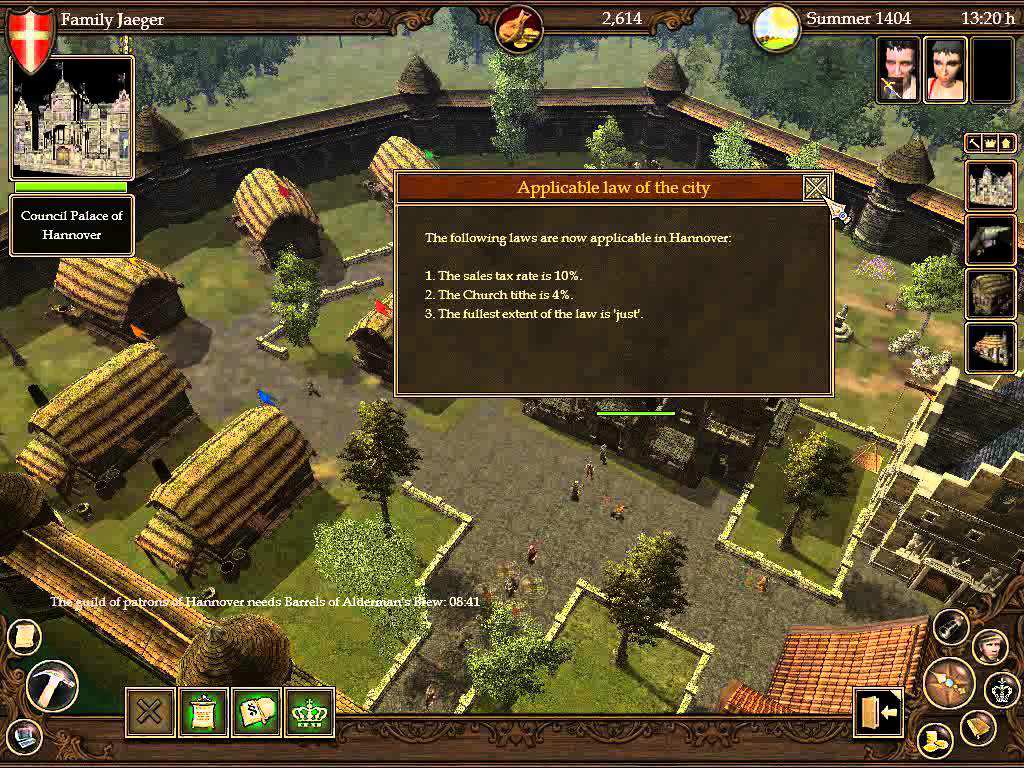Open the parchment scroll round button
Image resolution: width=1024 pixels, height=768 pixels.
point(23,636)
